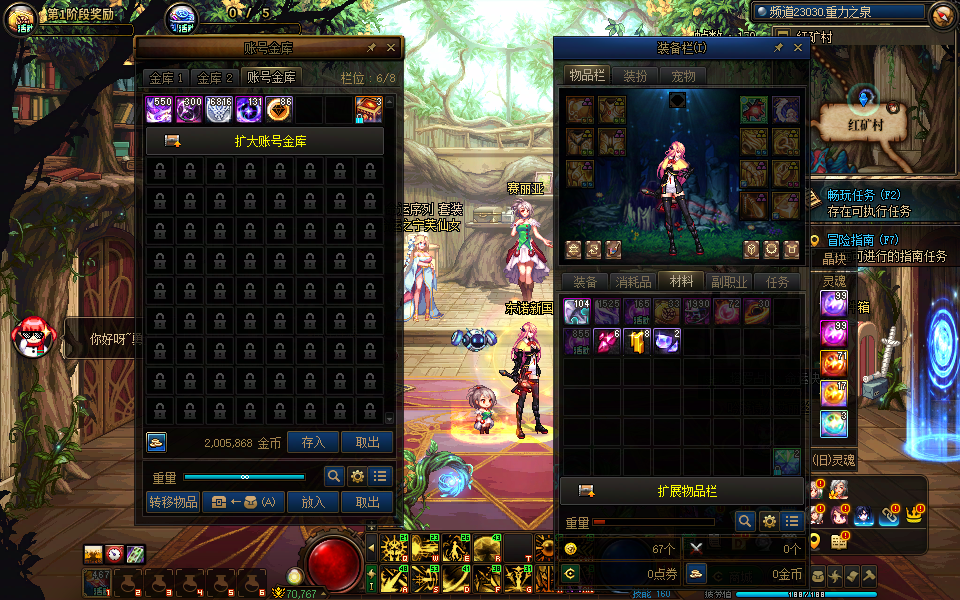Select the treasure chest item in the vault
960x600 pixels.
tap(368, 110)
